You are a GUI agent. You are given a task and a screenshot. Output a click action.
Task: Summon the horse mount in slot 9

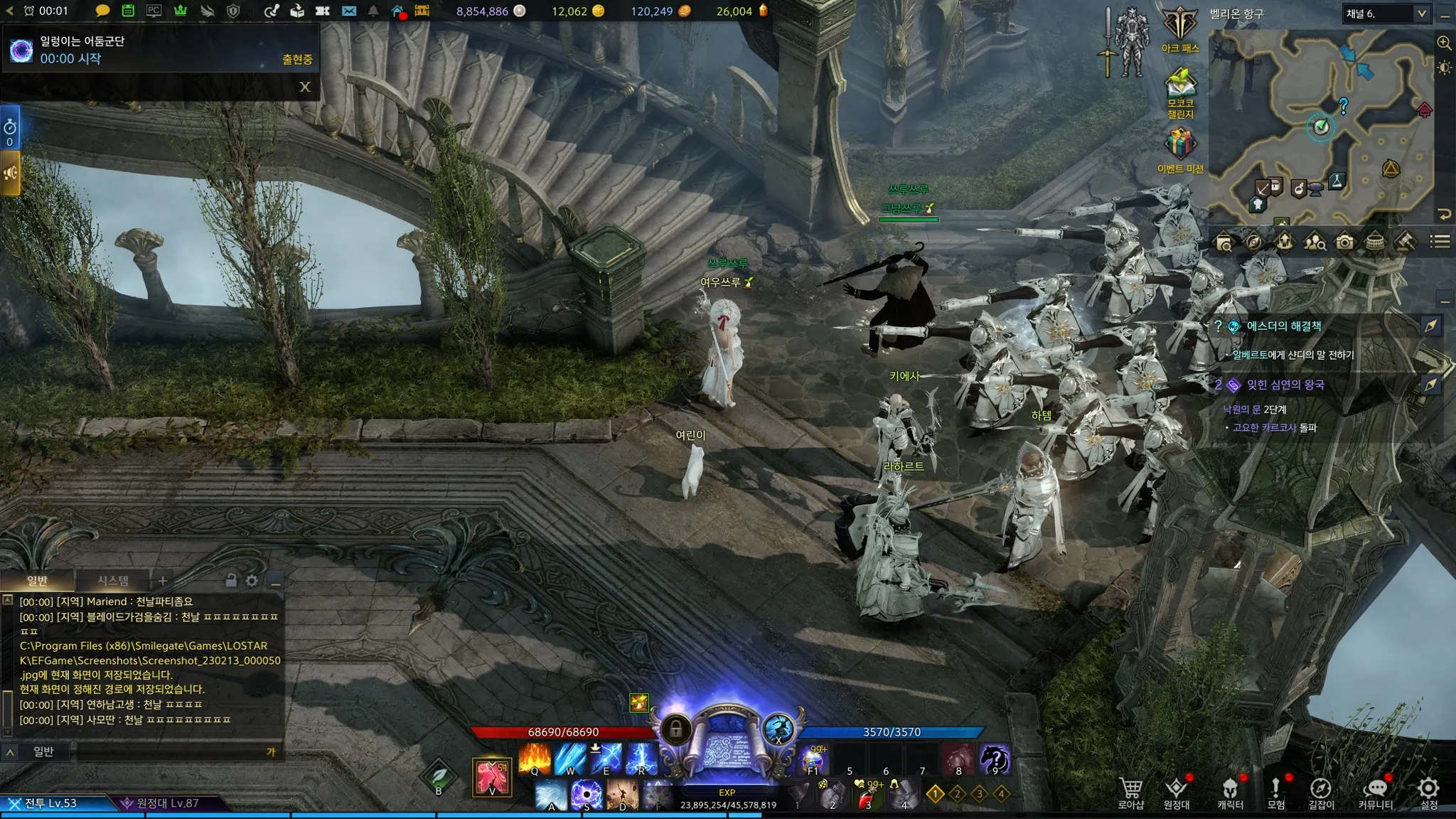tap(994, 759)
